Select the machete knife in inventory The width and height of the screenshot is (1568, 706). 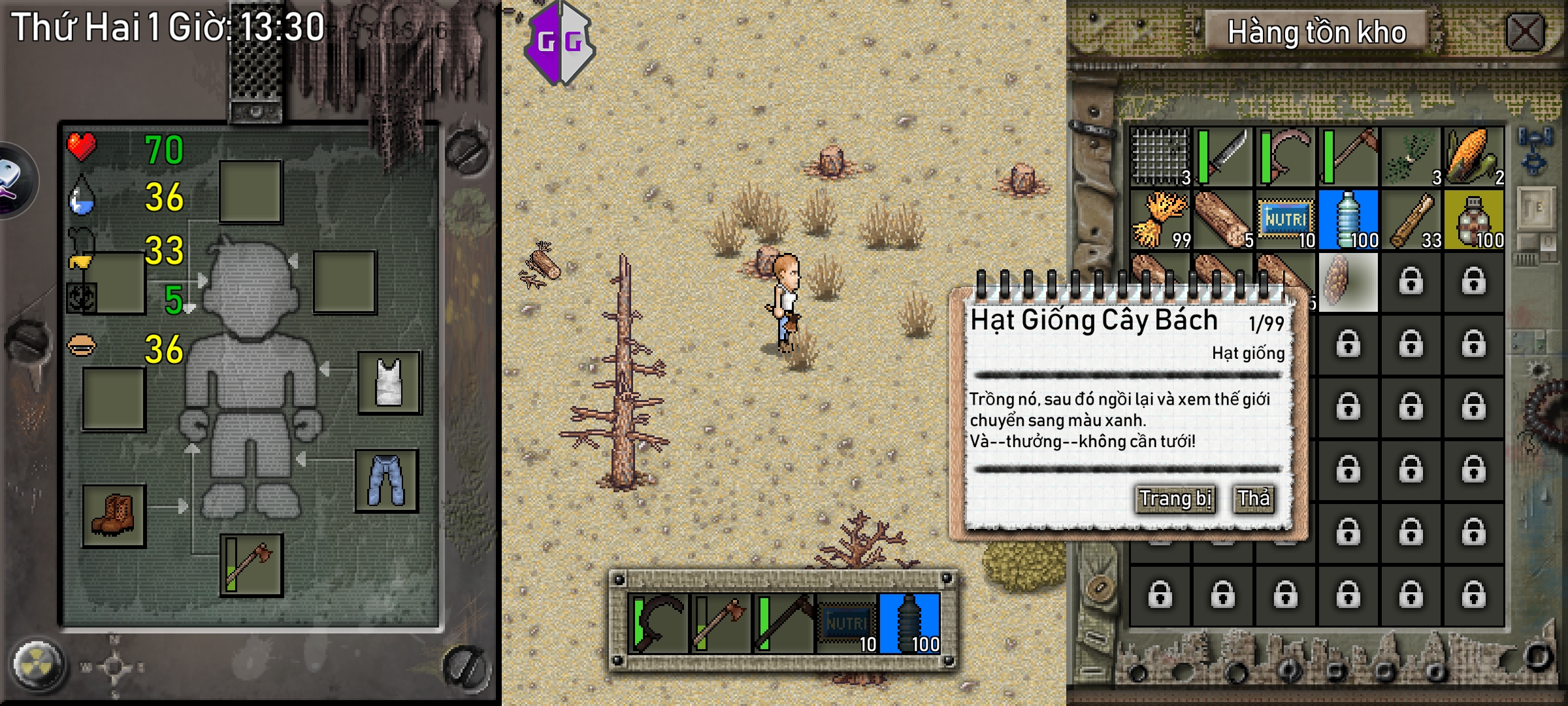tap(1223, 157)
